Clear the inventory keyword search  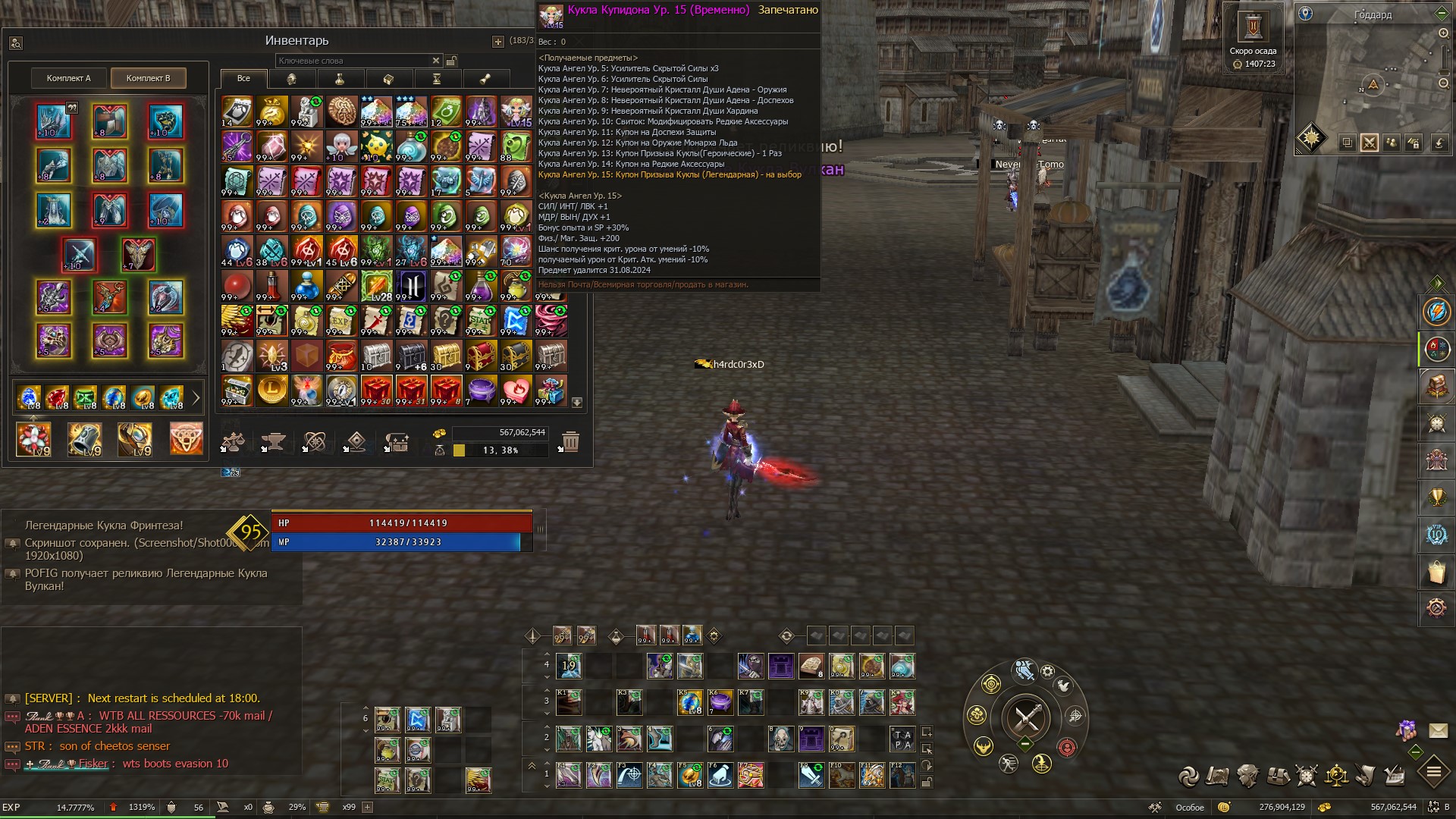(436, 61)
